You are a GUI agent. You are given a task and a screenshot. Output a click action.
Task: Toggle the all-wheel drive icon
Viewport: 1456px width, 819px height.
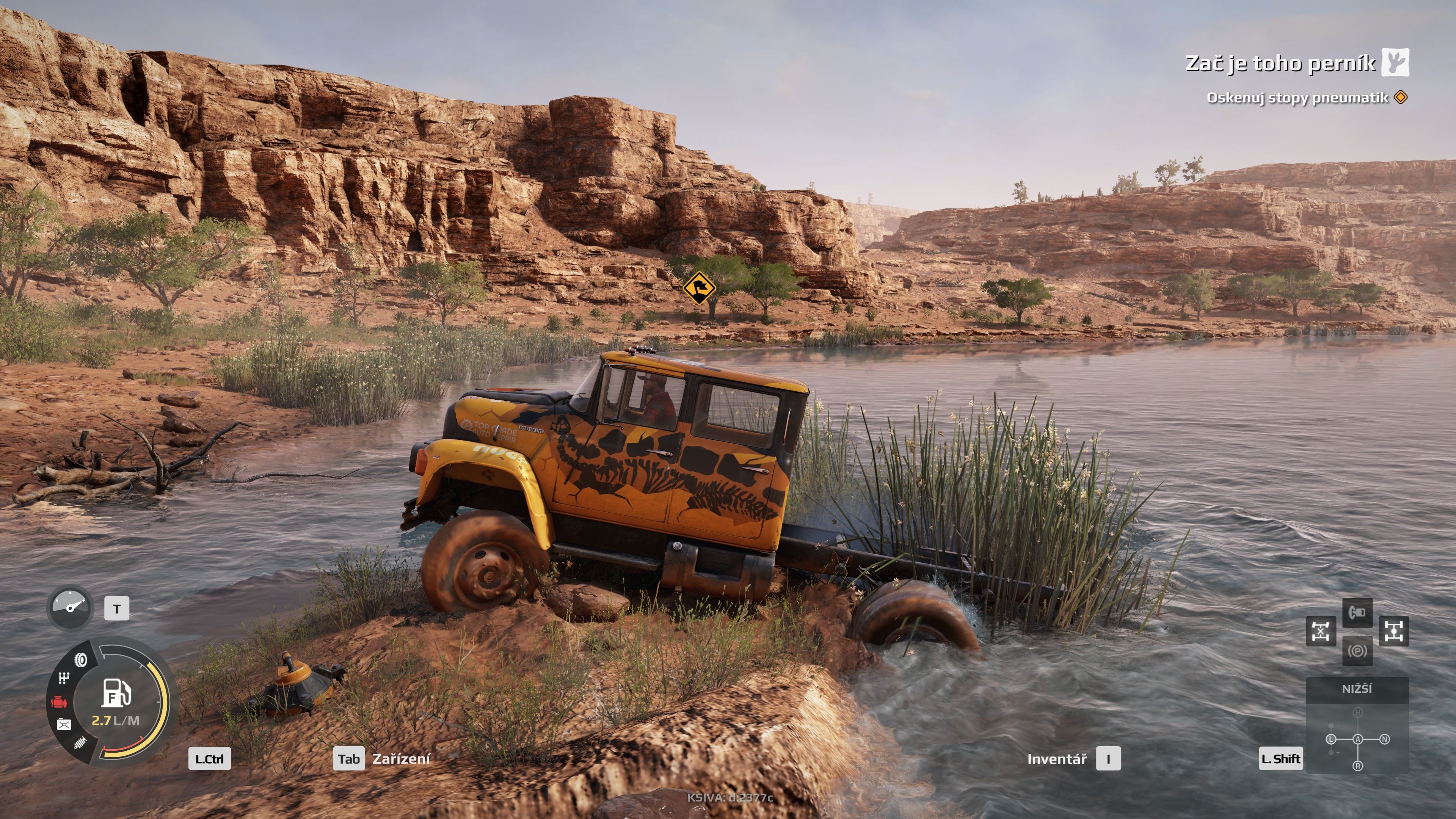(x=1394, y=631)
